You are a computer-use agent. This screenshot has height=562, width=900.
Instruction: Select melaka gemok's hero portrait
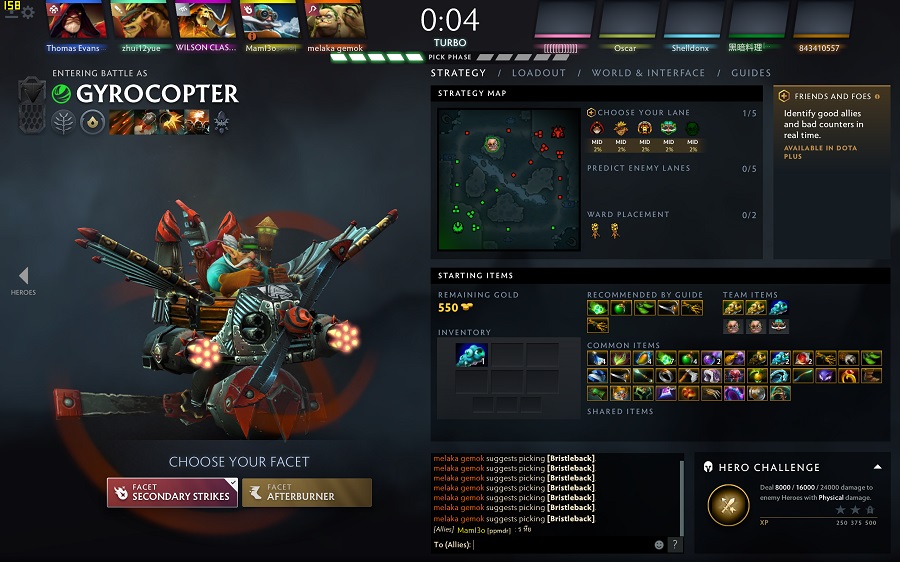pyautogui.click(x=335, y=21)
